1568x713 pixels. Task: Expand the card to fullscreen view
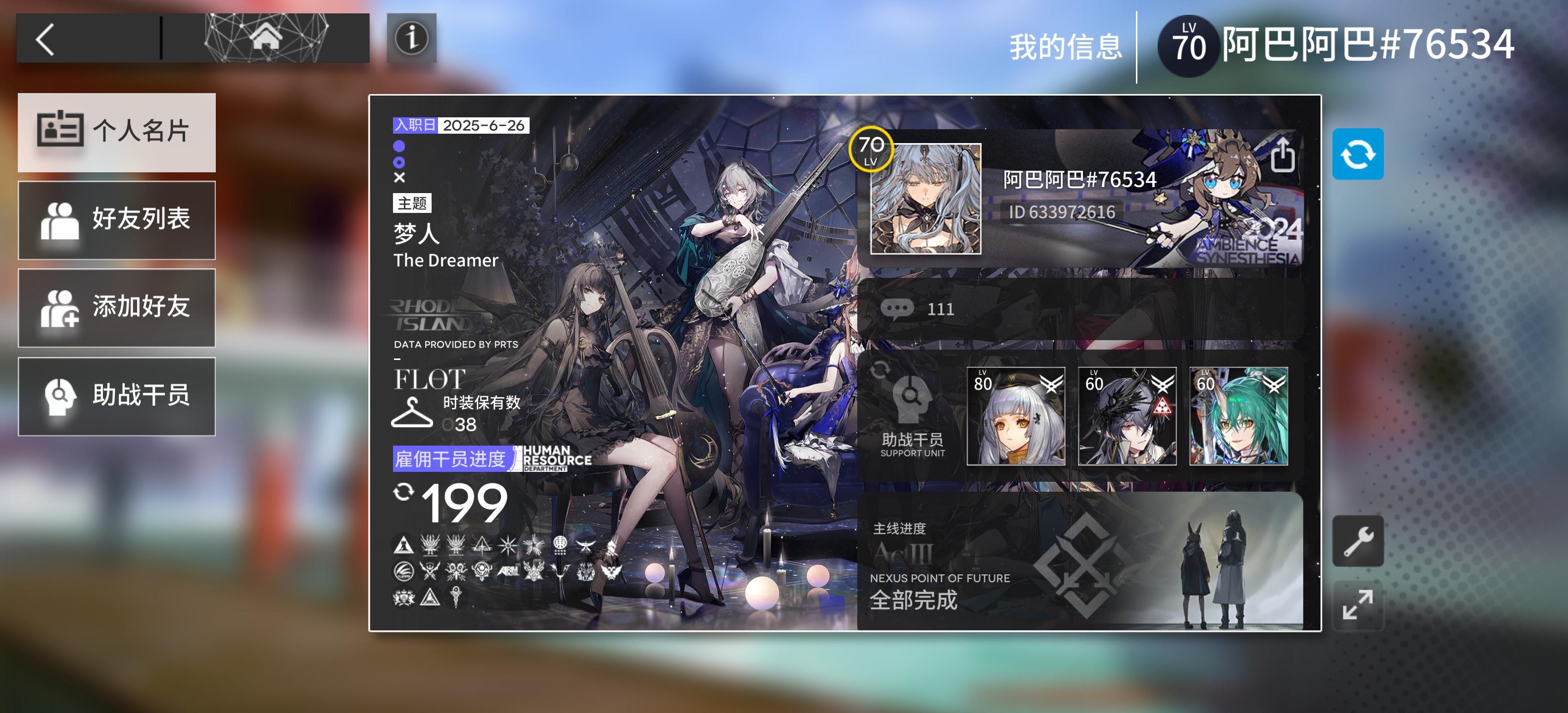coord(1358,605)
